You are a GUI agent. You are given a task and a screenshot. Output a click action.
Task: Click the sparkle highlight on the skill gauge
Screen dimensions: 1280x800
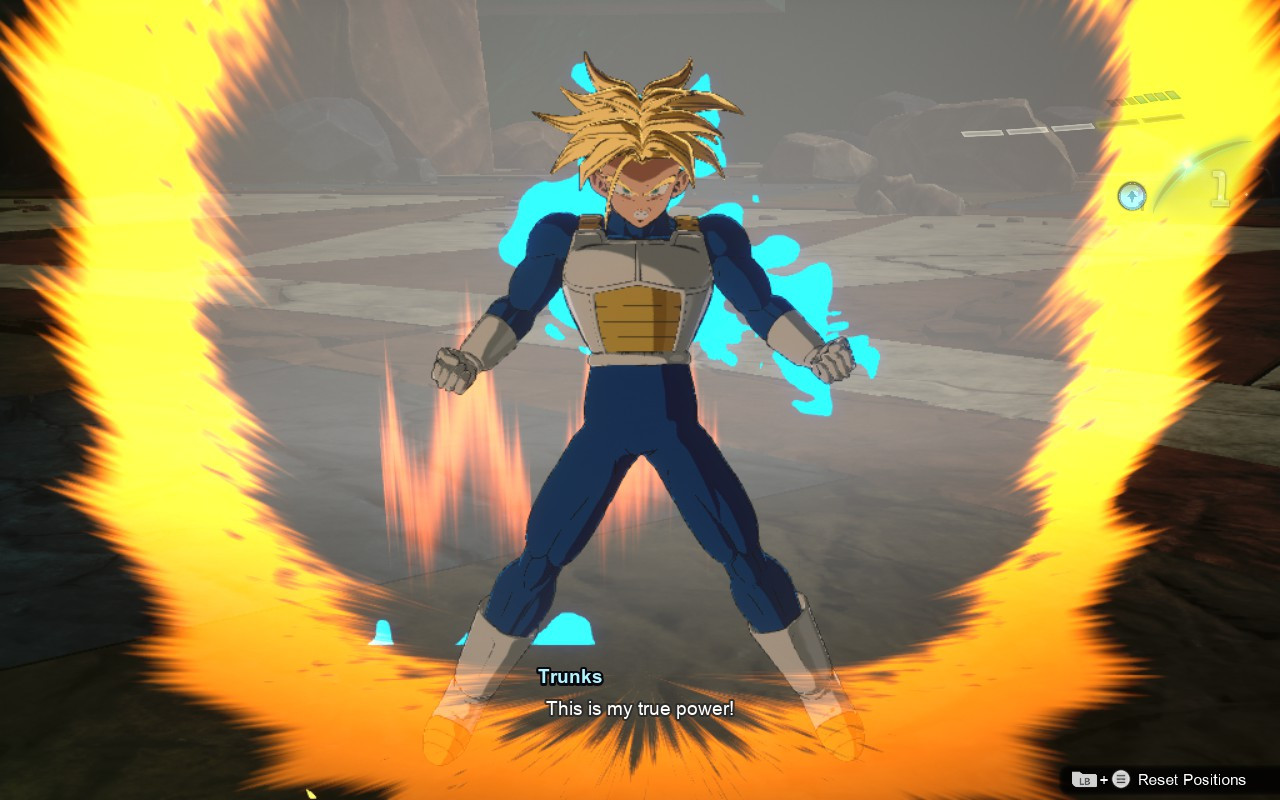point(1187,163)
